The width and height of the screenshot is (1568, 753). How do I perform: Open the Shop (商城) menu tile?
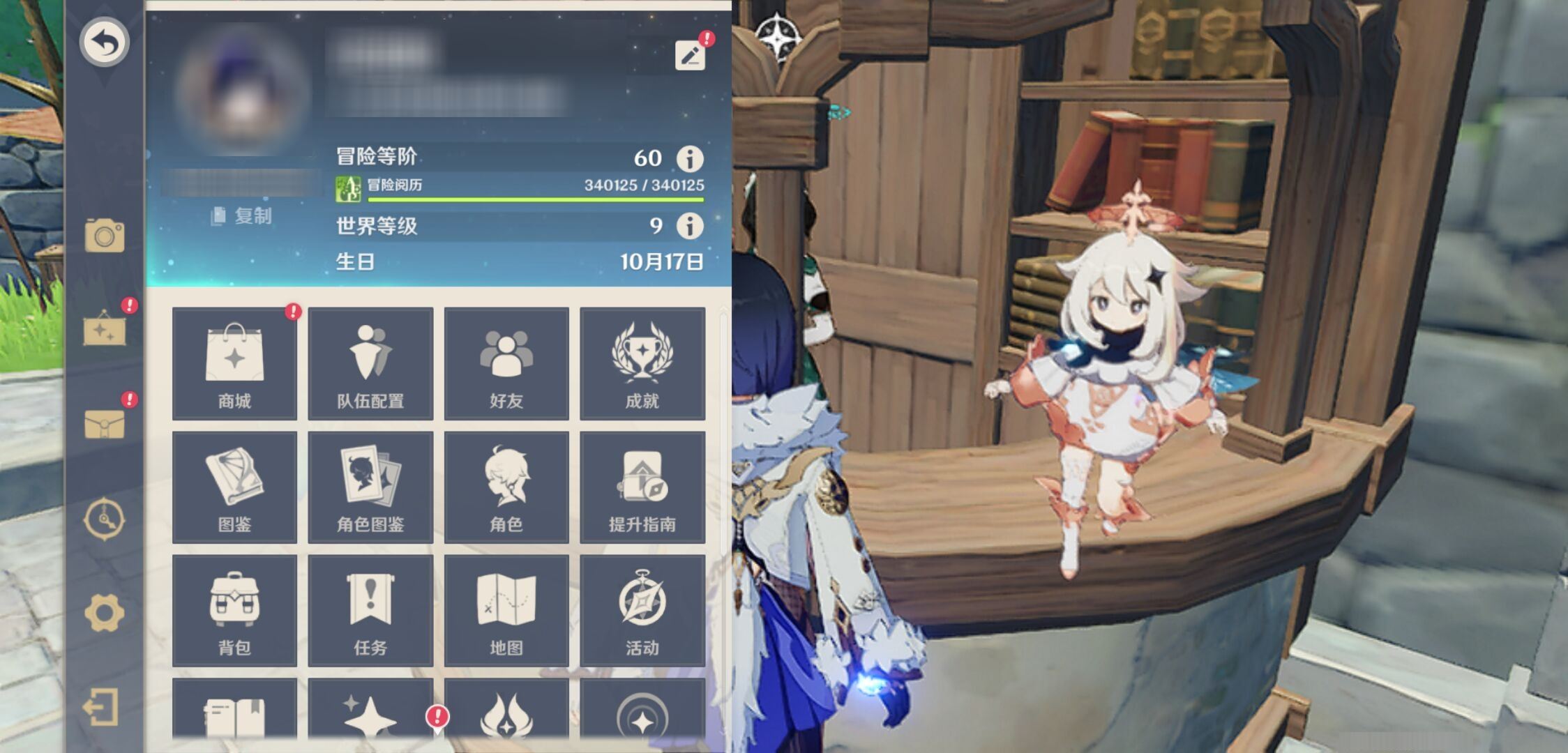click(x=234, y=363)
